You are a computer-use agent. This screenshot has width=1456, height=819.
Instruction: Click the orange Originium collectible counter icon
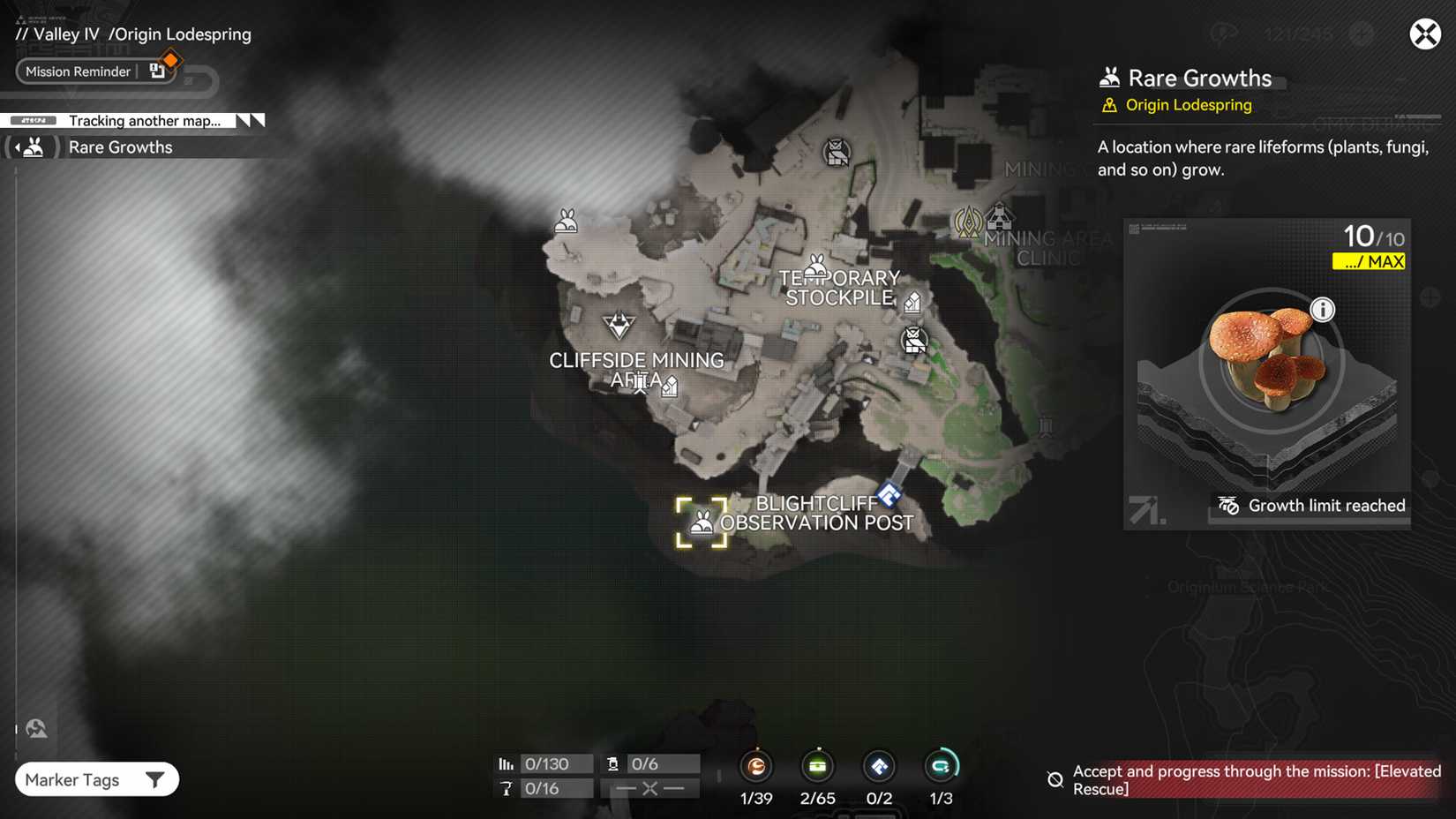click(756, 766)
